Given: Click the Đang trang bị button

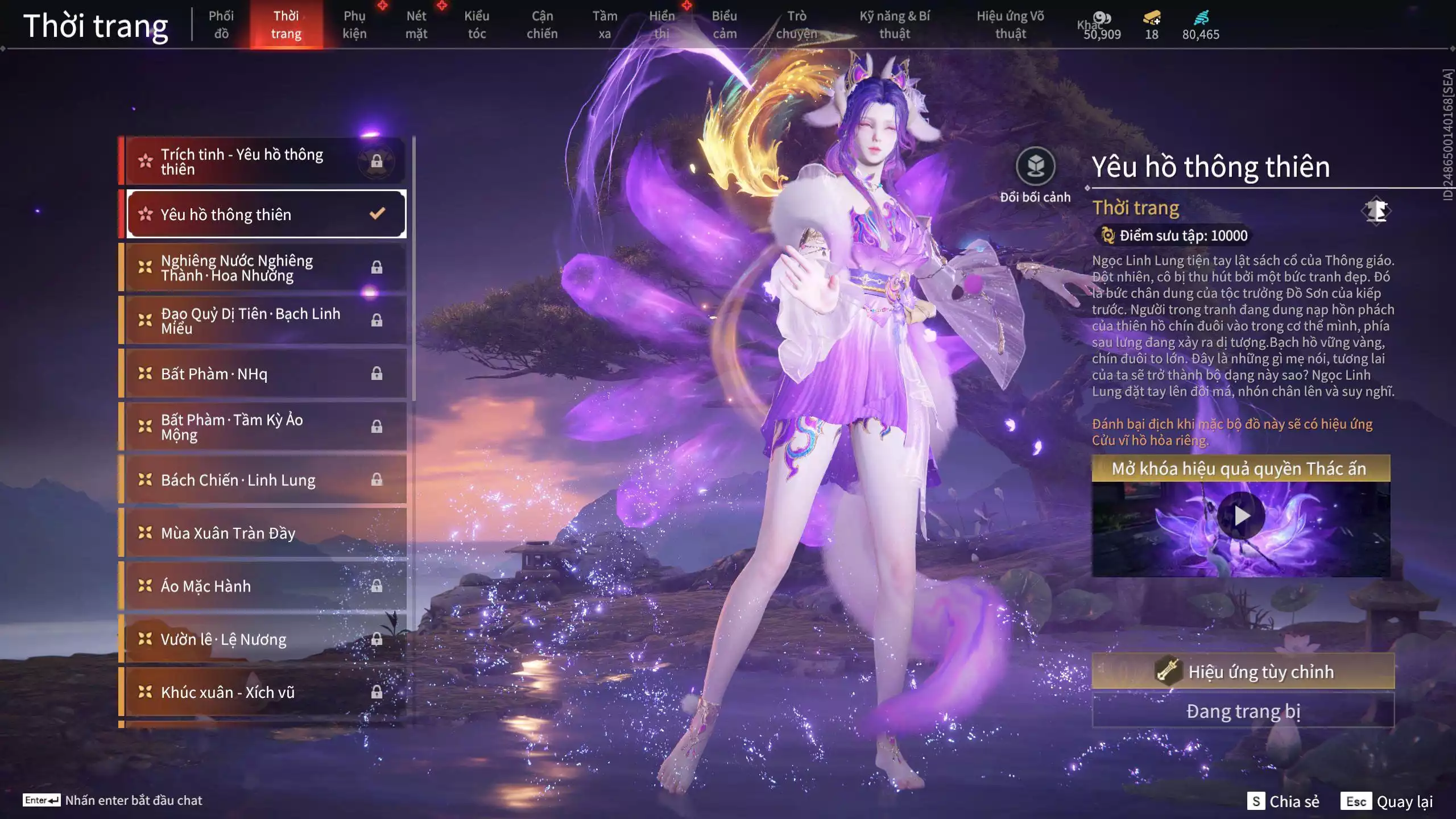Looking at the screenshot, I should point(1243,711).
